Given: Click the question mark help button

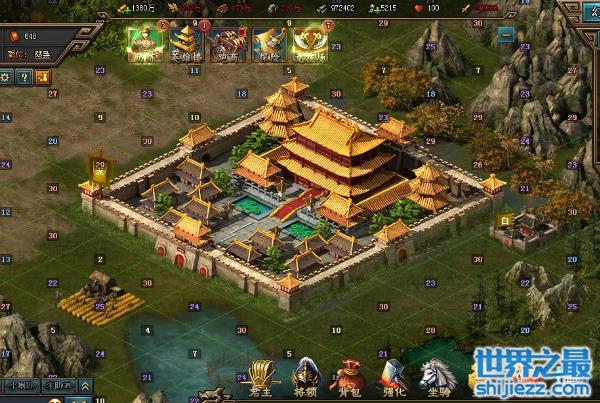Looking at the screenshot, I should [x=23, y=76].
